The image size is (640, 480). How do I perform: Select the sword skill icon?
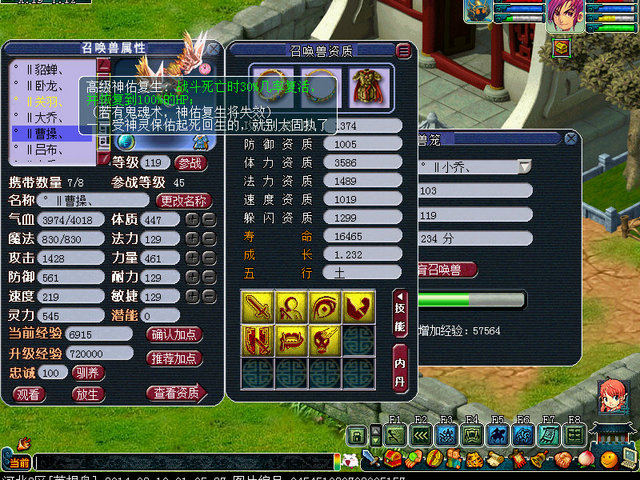pyautogui.click(x=257, y=306)
